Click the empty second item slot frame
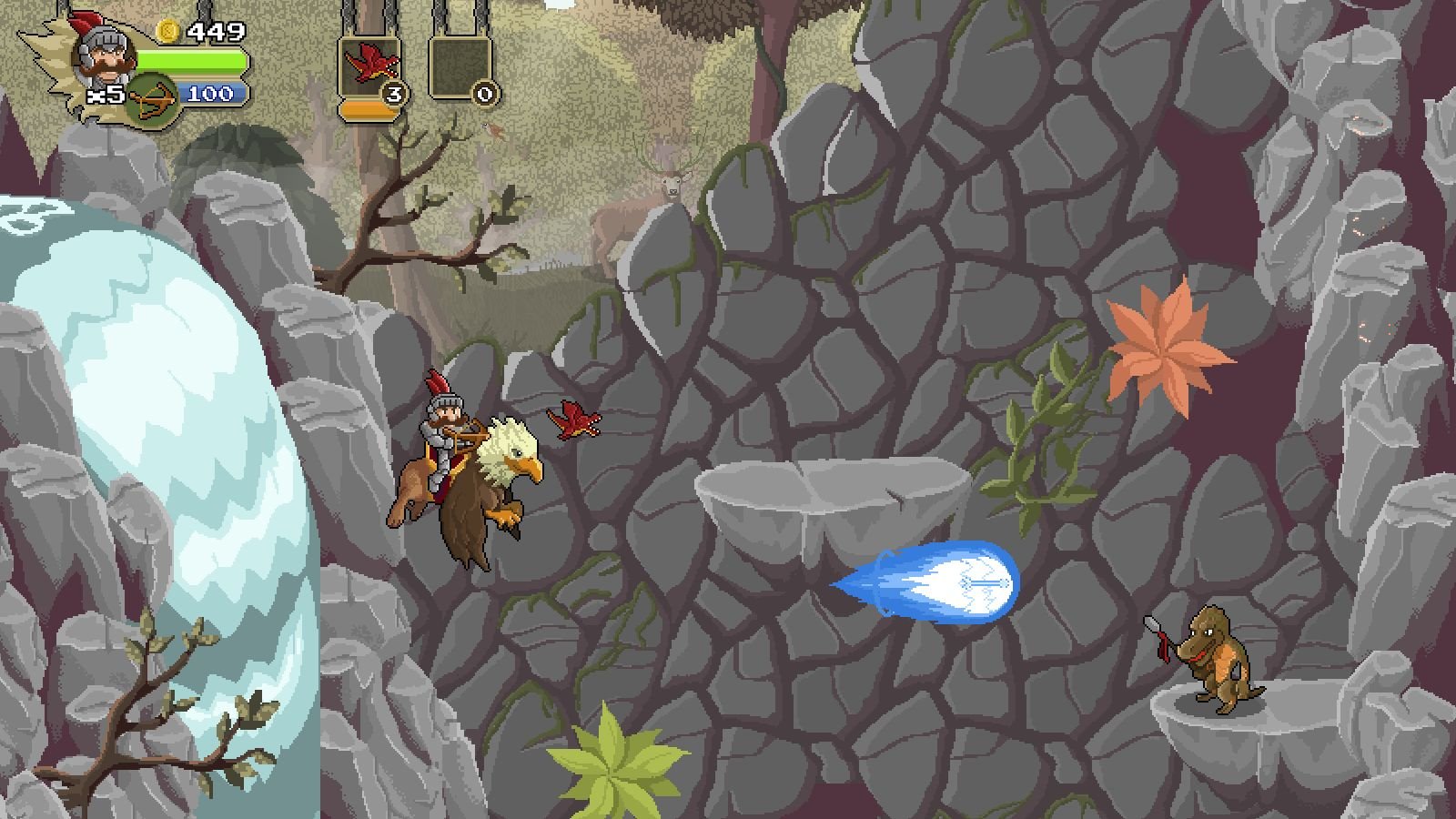Image resolution: width=1456 pixels, height=819 pixels. click(460, 68)
